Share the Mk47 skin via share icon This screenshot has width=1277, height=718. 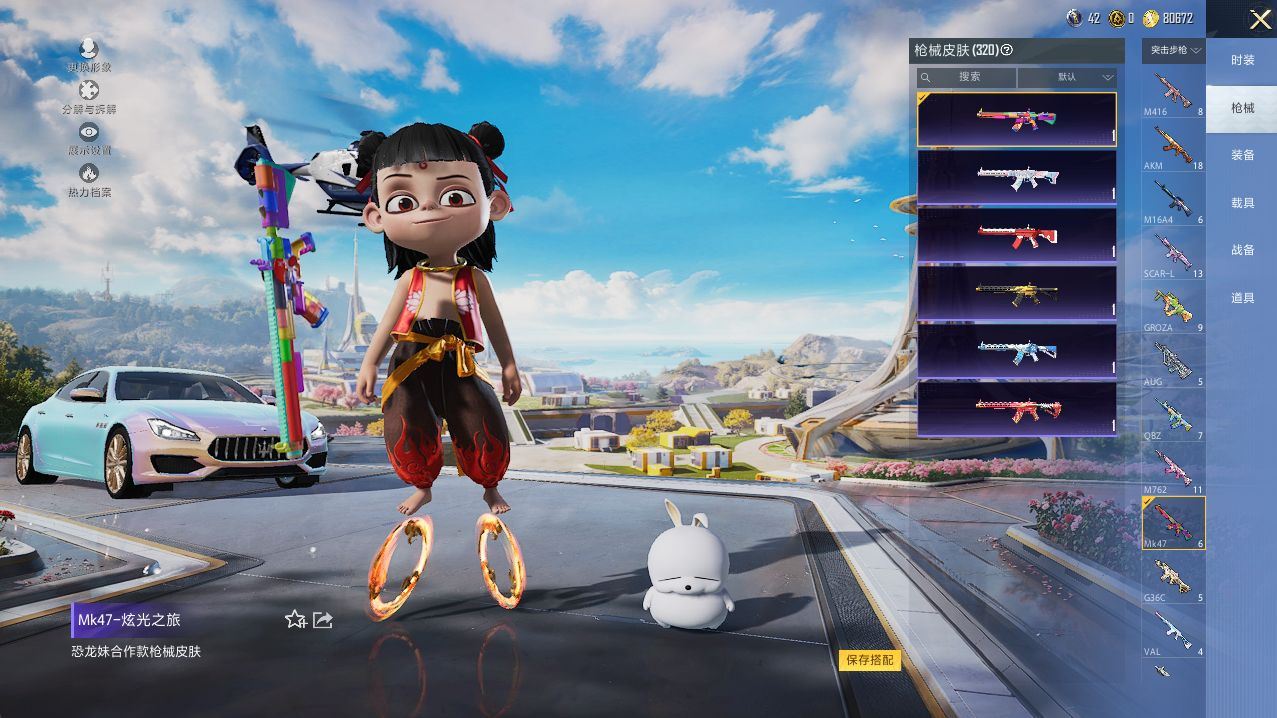click(x=323, y=620)
